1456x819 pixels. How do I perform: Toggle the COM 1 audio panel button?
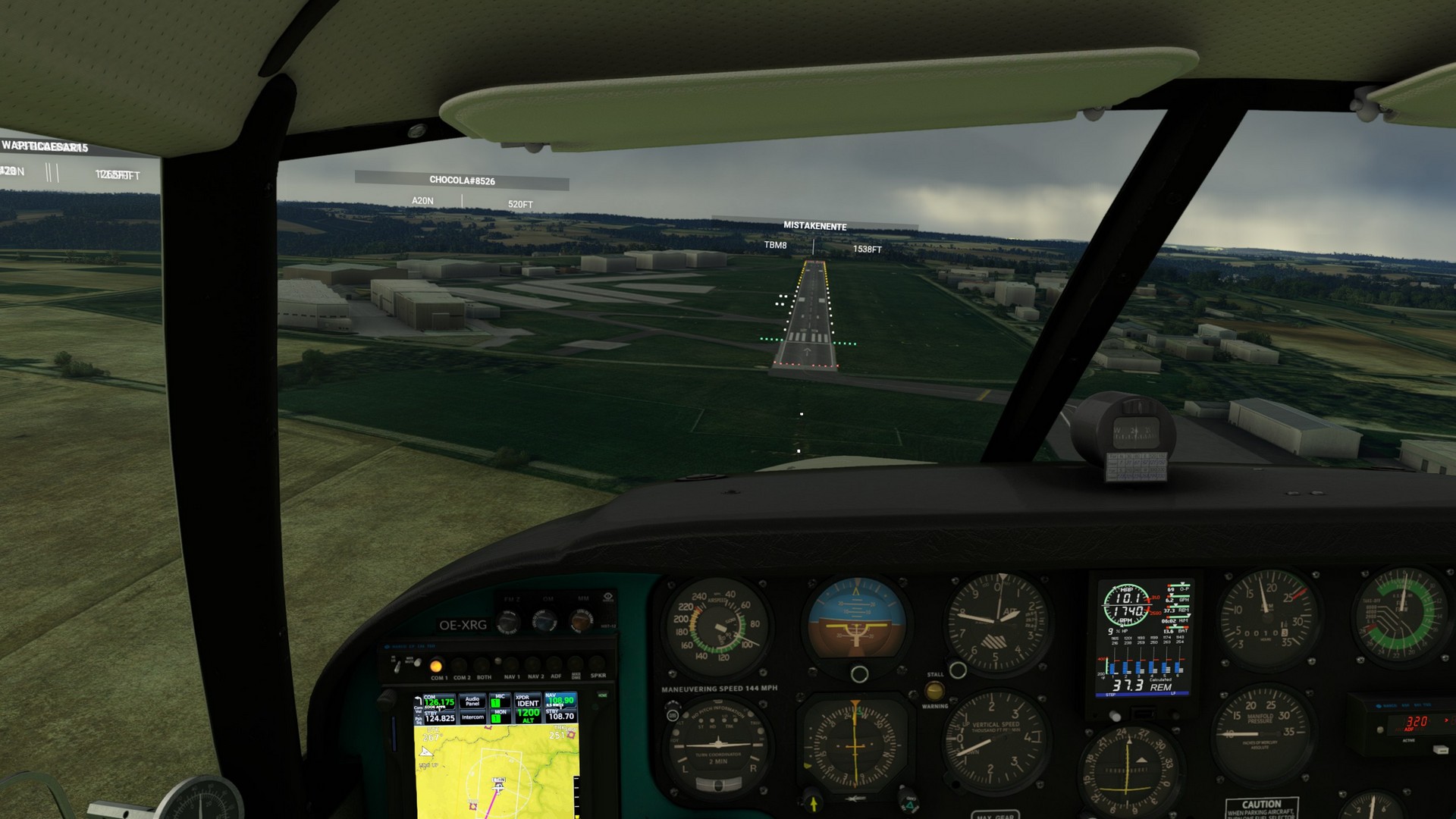437,667
